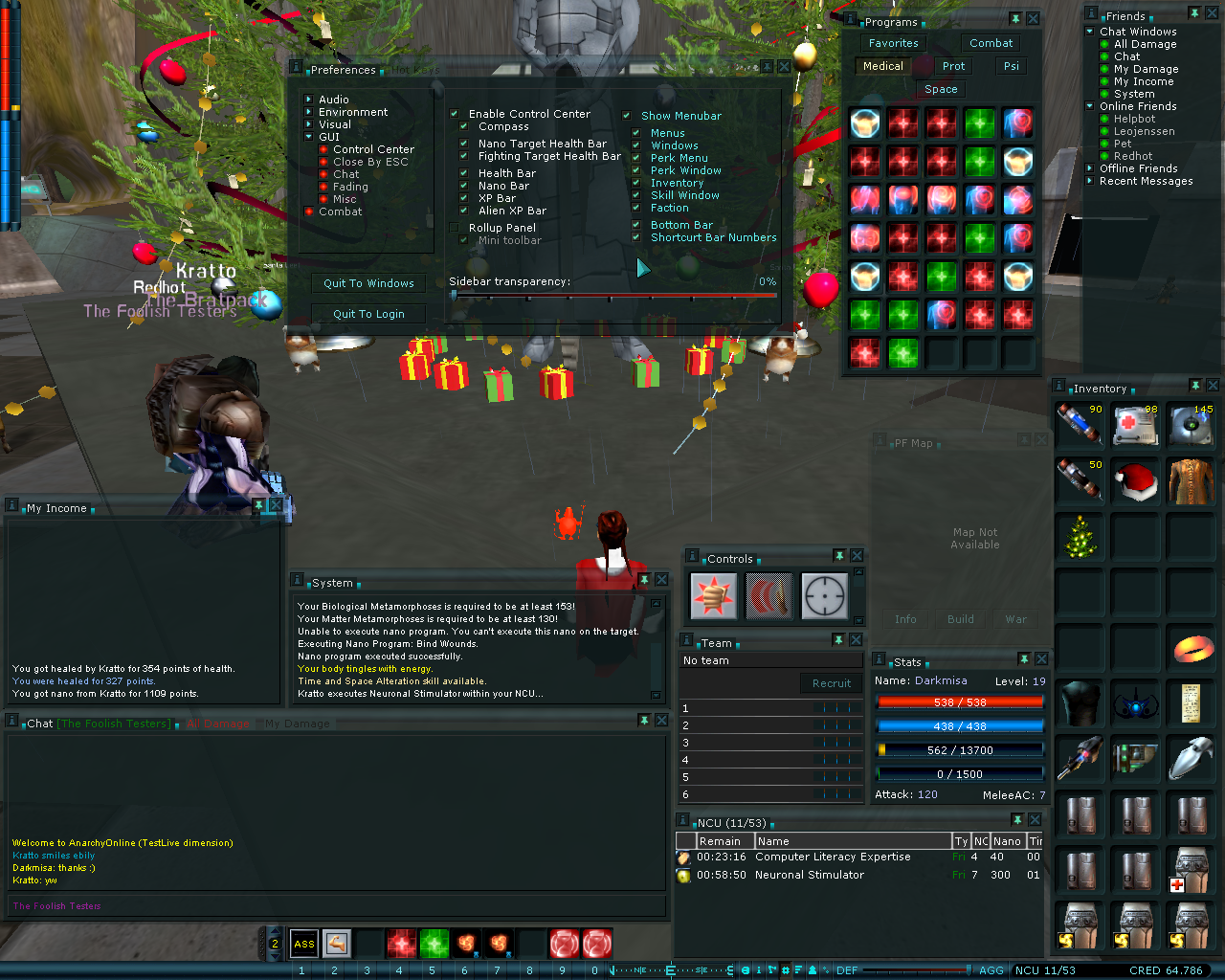Toggle the Show Menubar checkbox
The width and height of the screenshot is (1225, 980).
[x=627, y=116]
